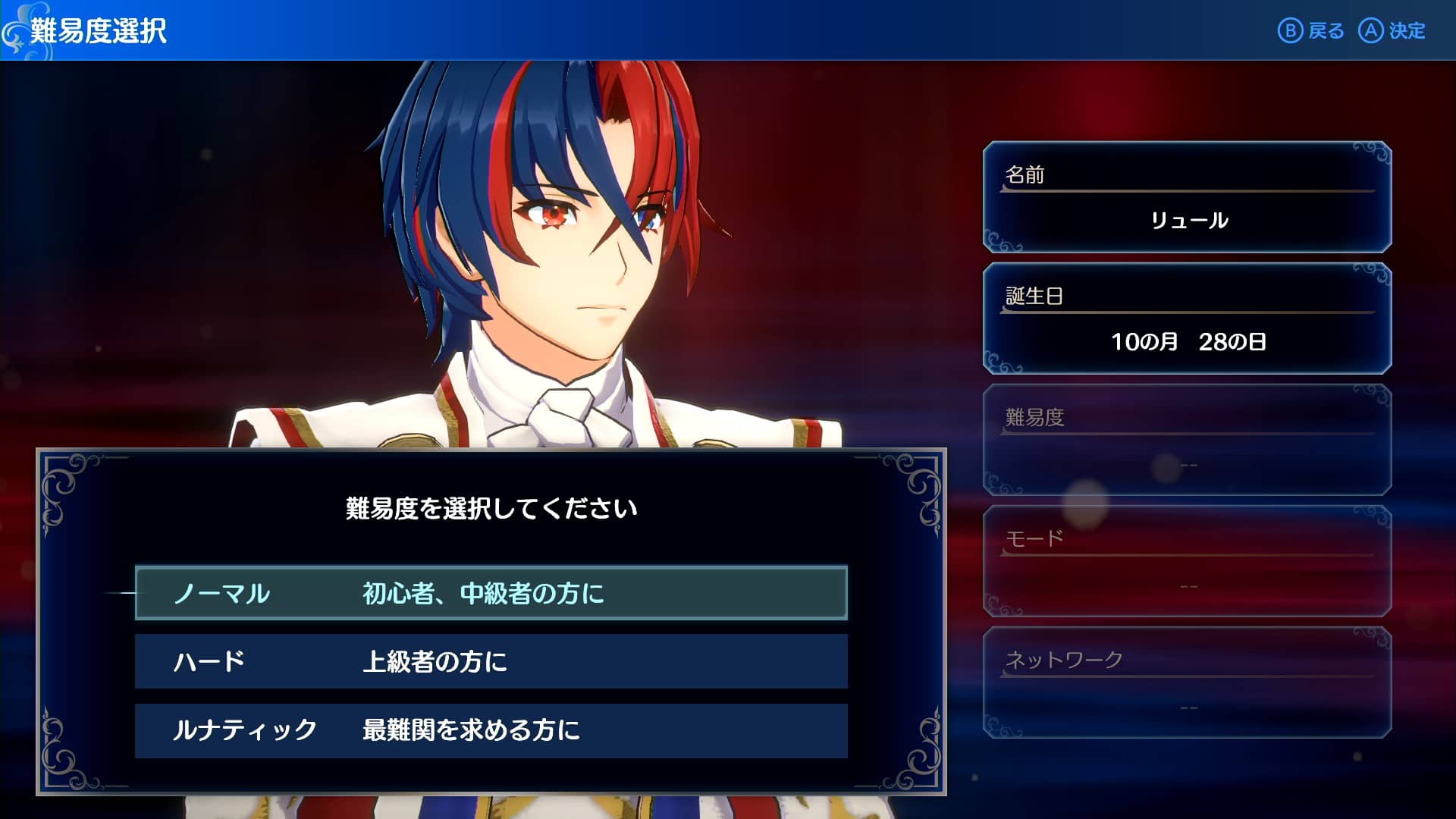
Task: Select the 誕生日 menu entry
Action: [x=1187, y=318]
